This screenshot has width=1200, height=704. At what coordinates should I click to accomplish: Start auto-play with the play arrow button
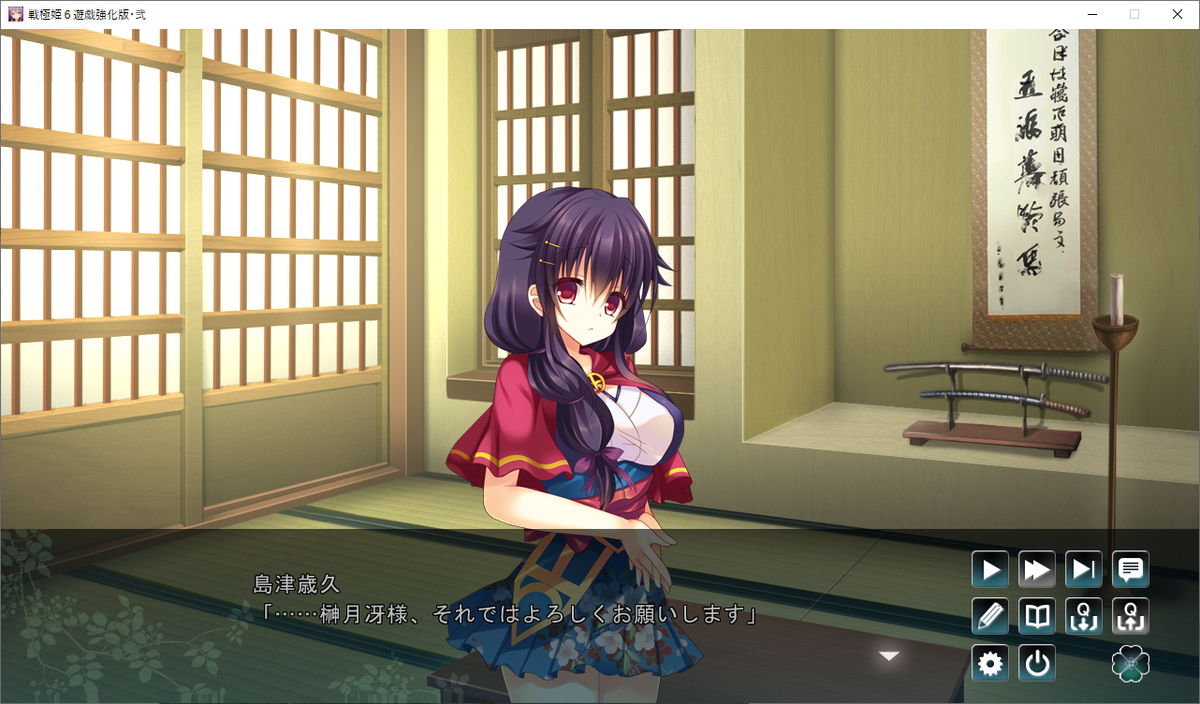click(x=990, y=570)
